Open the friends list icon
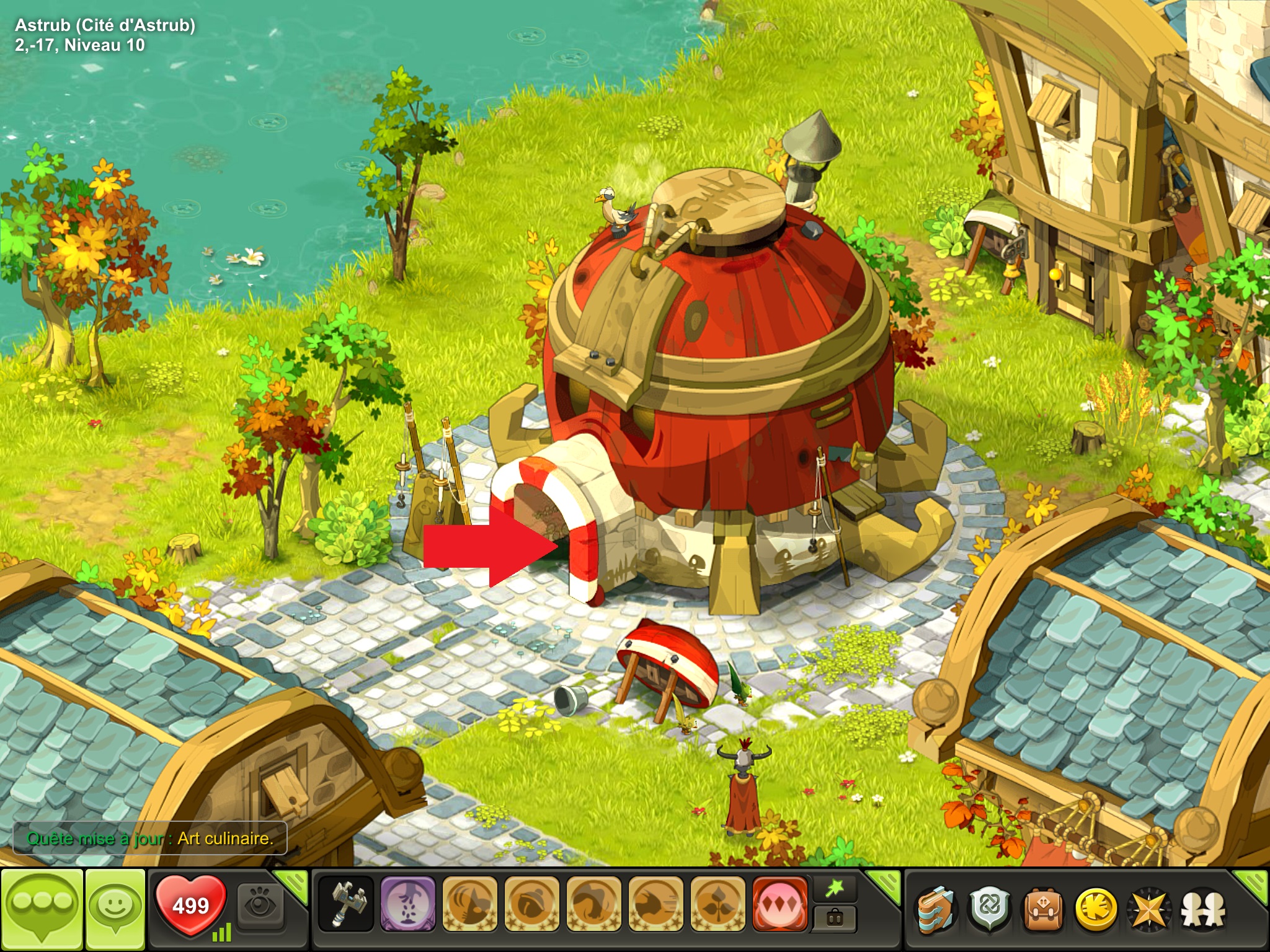 click(x=1203, y=910)
